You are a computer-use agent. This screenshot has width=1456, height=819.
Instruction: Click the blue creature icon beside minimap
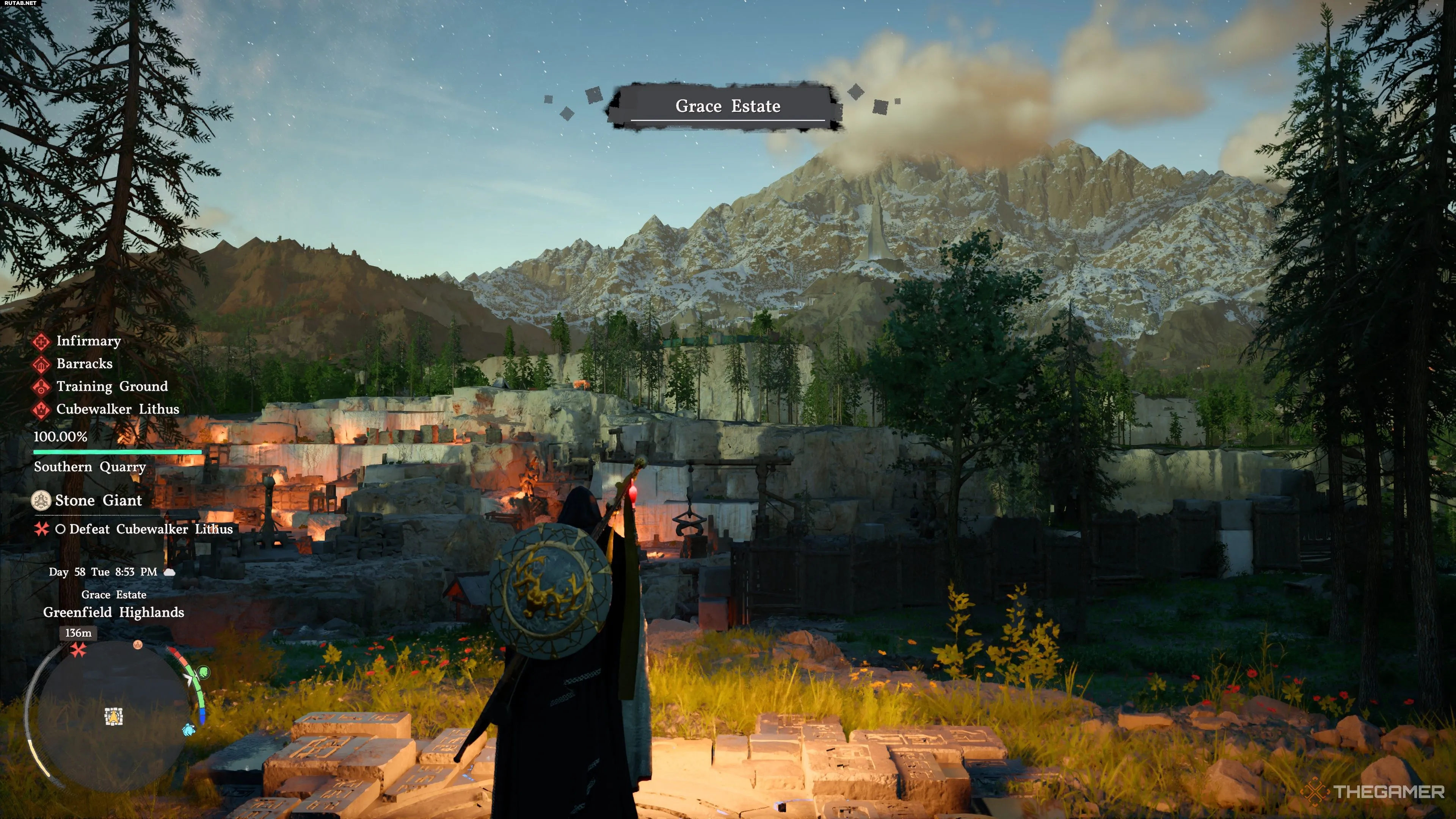[x=189, y=730]
